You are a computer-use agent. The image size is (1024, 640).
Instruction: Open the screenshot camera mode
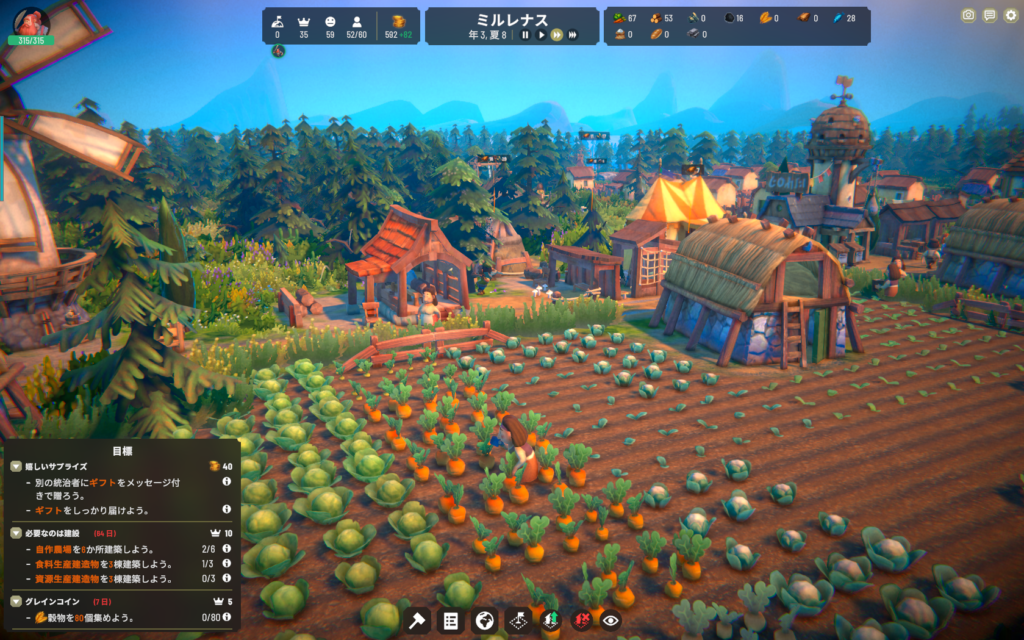[968, 15]
